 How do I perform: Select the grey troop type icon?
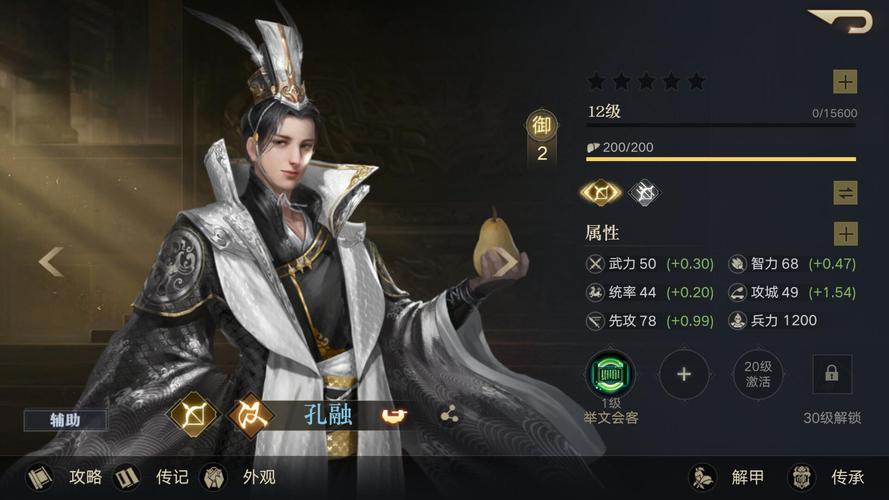tap(644, 192)
